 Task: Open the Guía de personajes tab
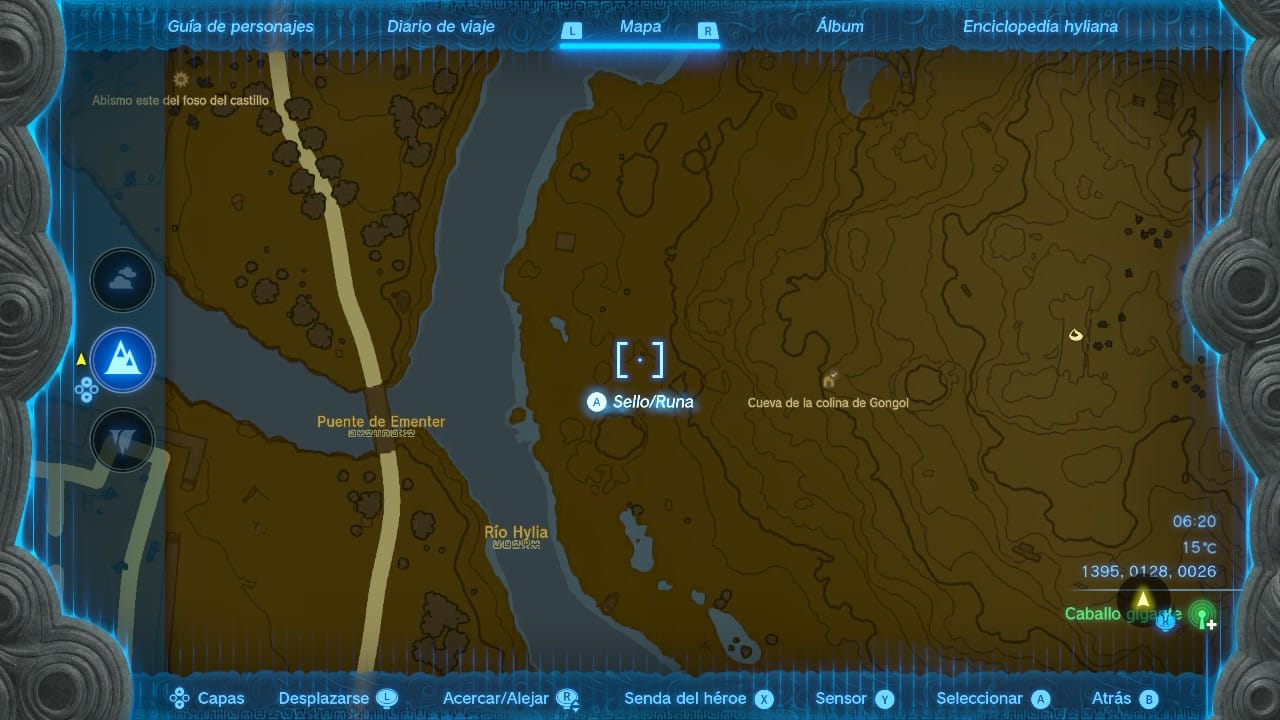[240, 27]
